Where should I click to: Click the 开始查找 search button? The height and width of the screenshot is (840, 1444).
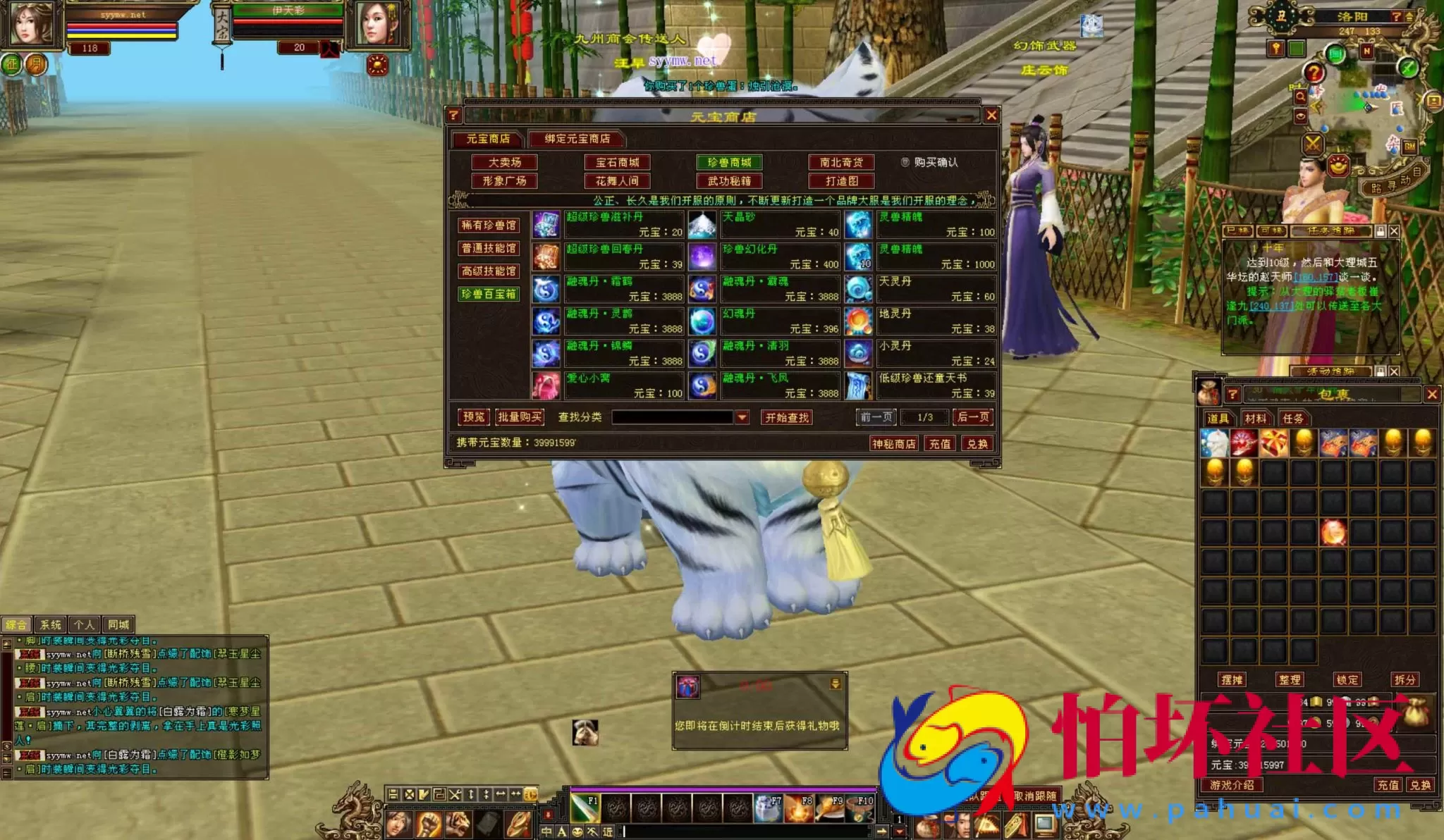click(x=785, y=416)
